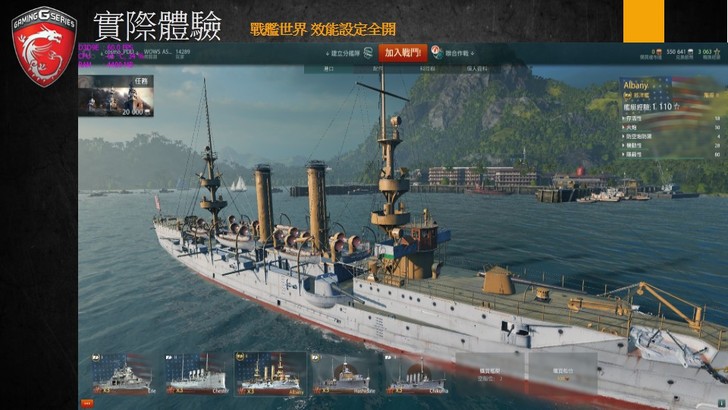Click the red 加入戰鬥 battle button
This screenshot has height=410, width=728.
click(403, 52)
